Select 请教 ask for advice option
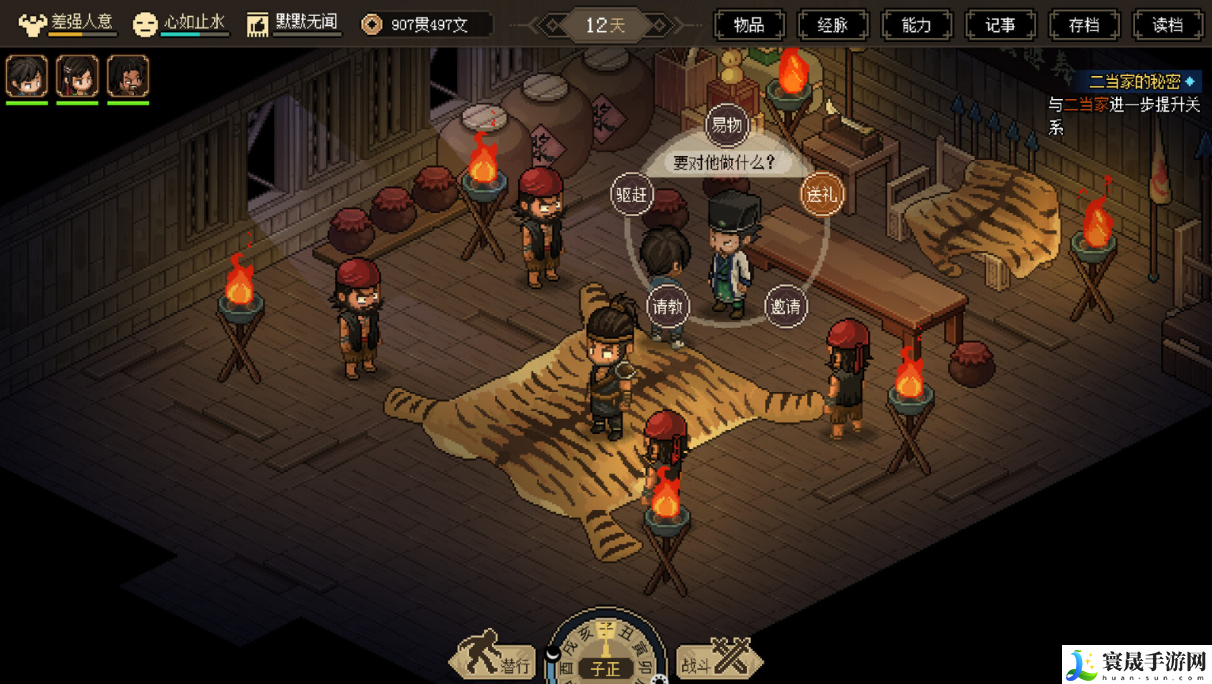 coord(668,307)
